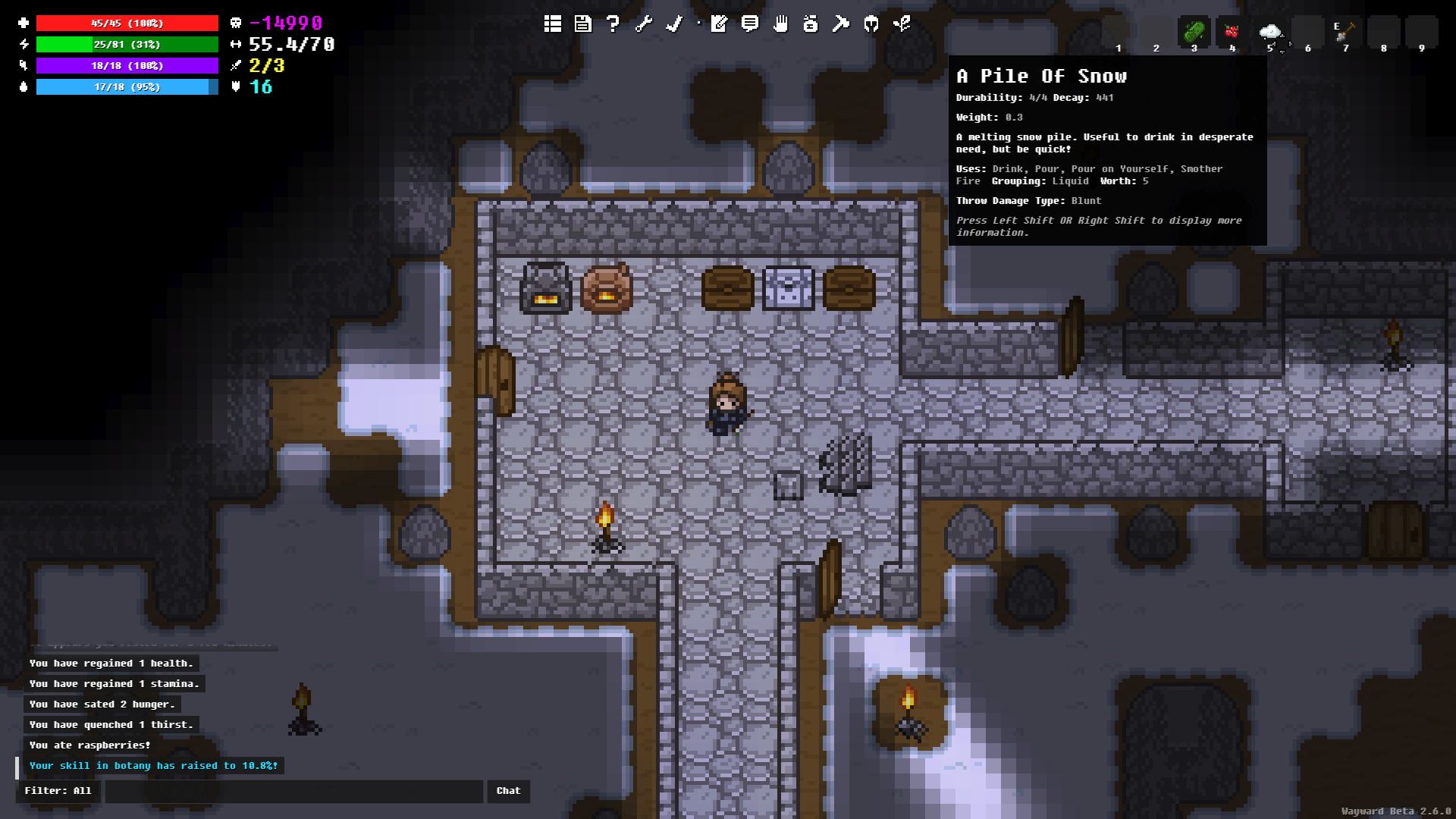Use the raspberries in hotbar slot 4
This screenshot has width=1456, height=819.
tap(1232, 33)
